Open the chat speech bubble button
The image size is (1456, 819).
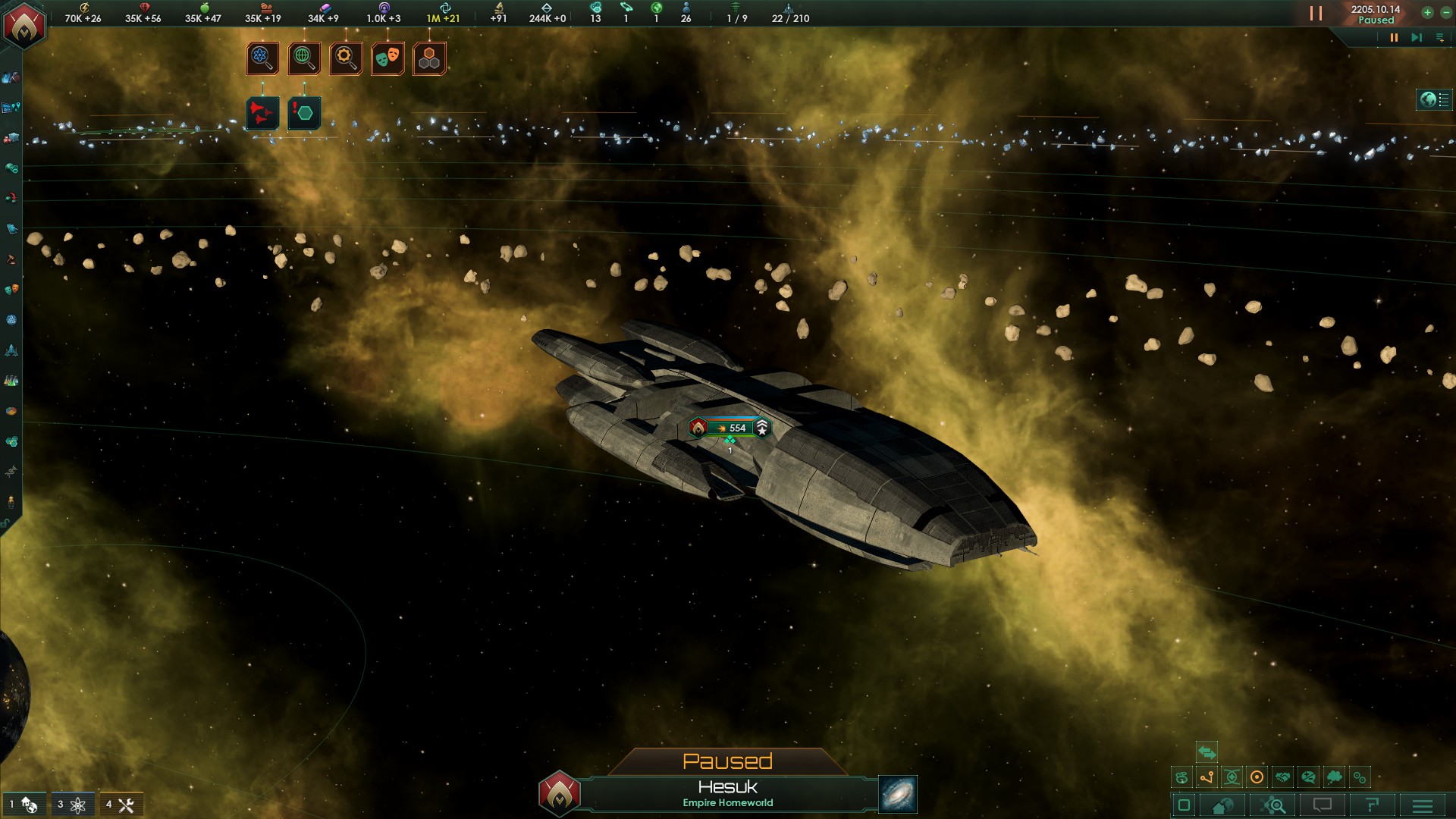1322,805
